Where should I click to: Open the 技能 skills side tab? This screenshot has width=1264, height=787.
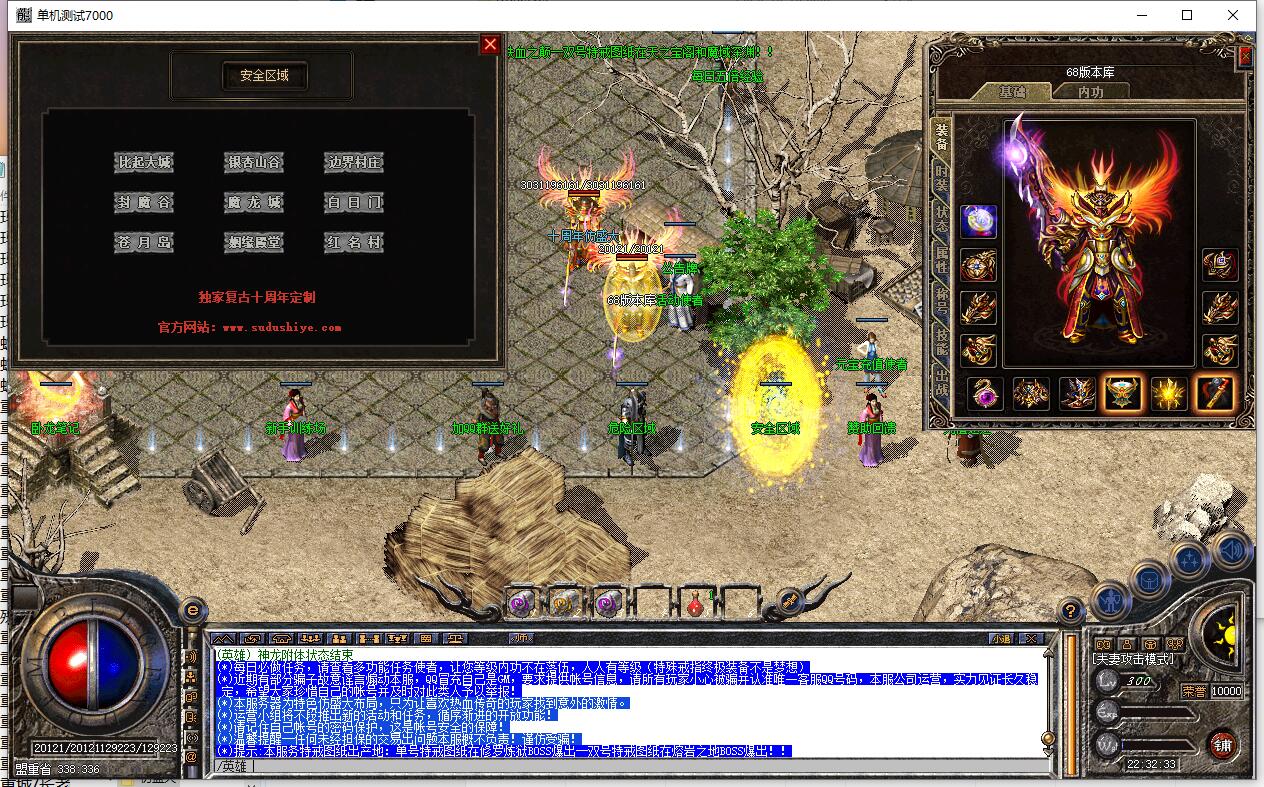(941, 341)
